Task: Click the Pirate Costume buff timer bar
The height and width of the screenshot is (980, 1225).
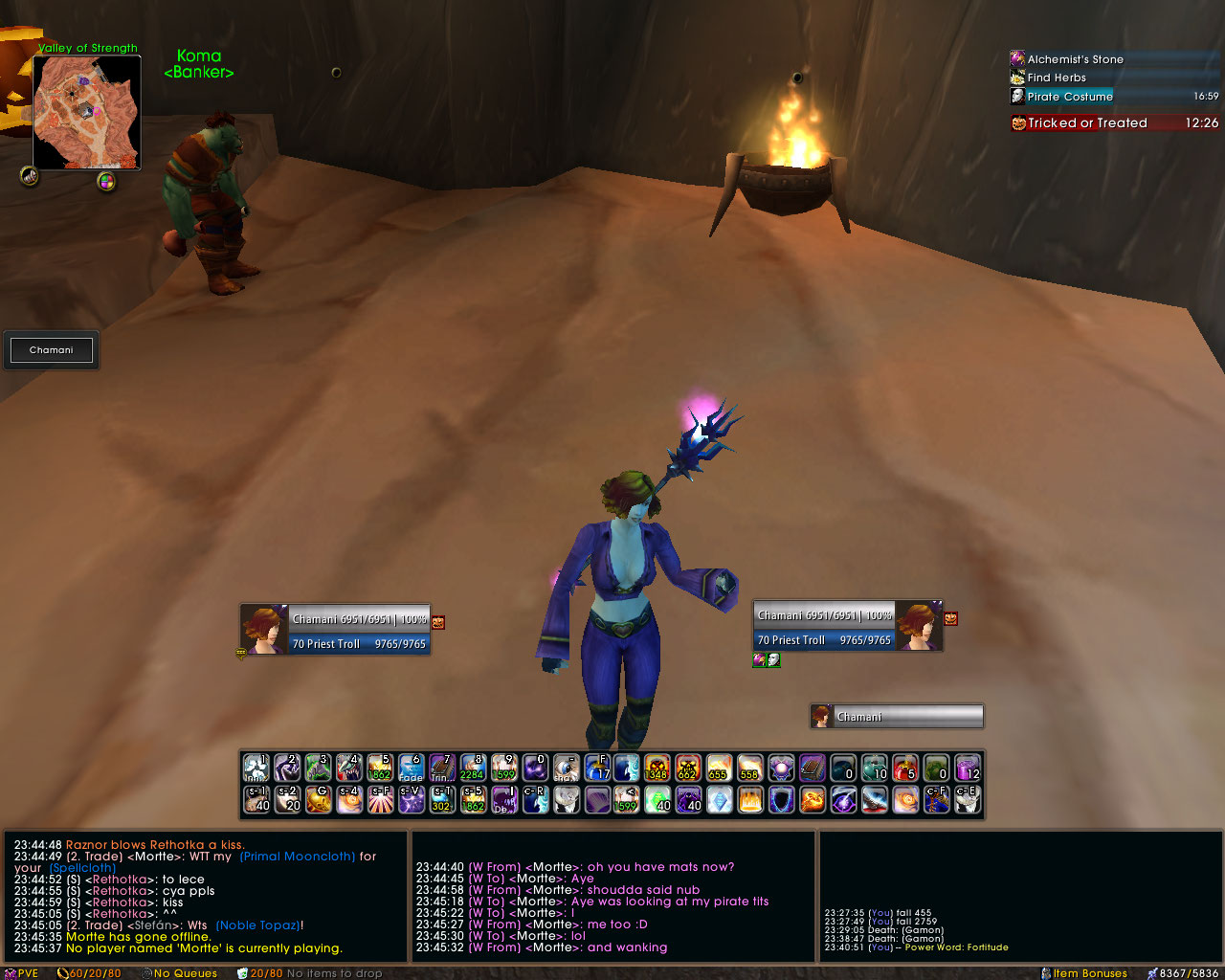Action: click(x=1114, y=97)
